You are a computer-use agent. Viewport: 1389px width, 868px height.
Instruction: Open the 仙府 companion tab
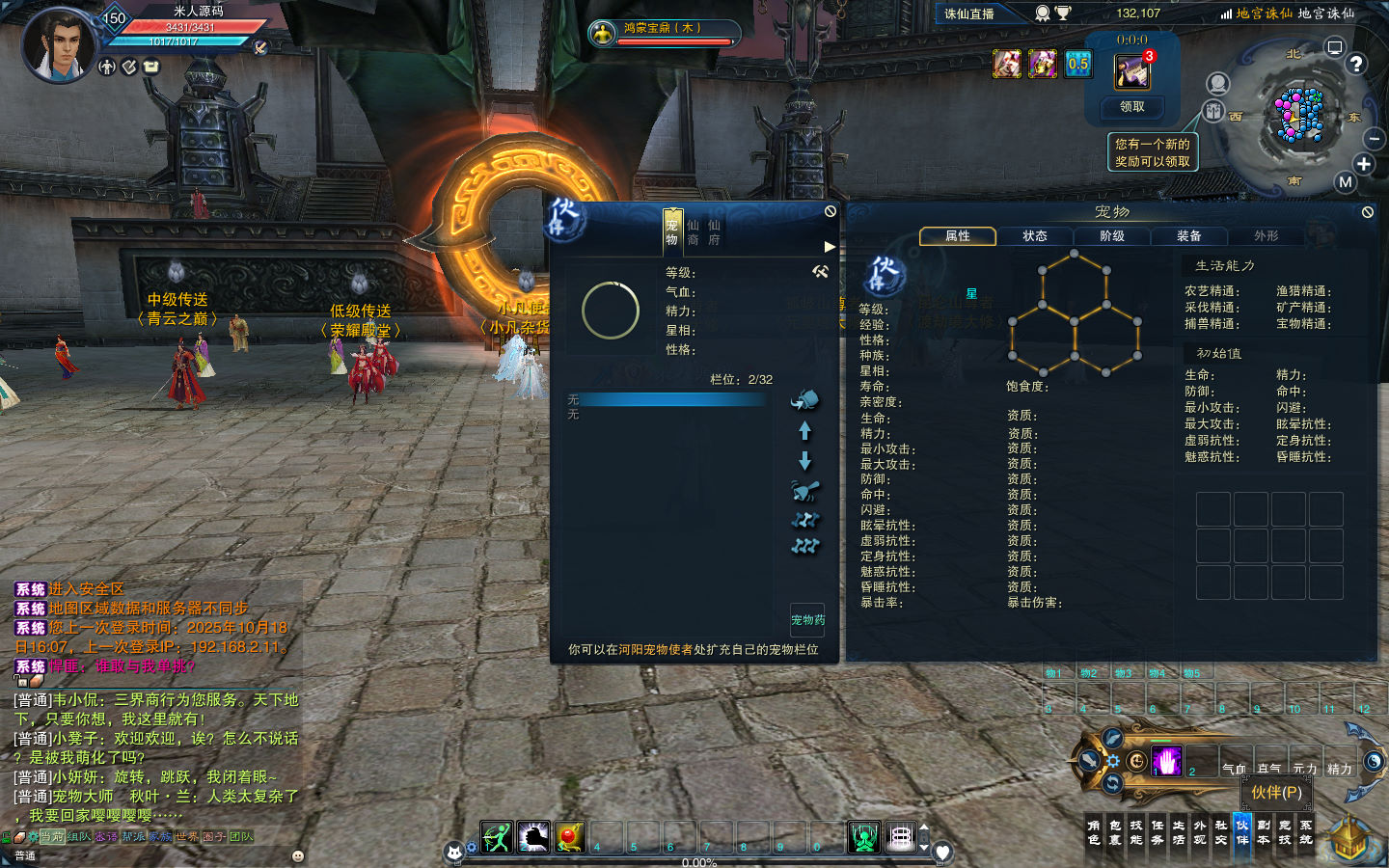pos(715,232)
